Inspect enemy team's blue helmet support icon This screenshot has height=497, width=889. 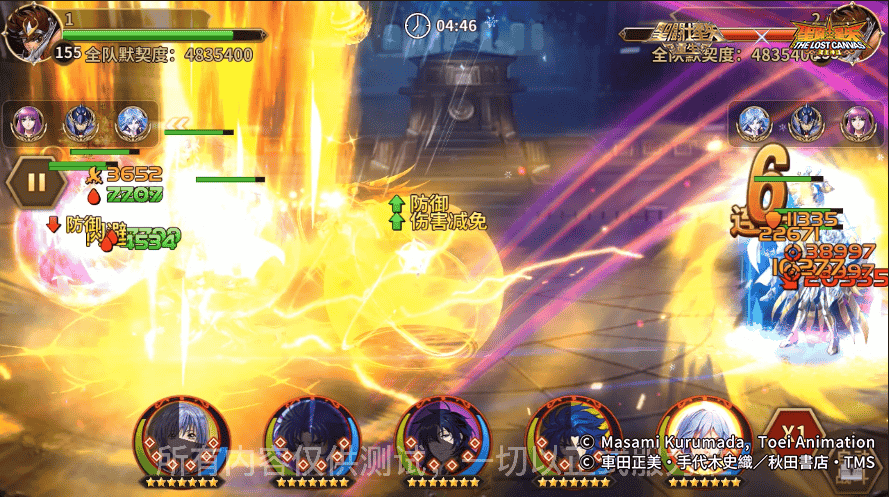click(806, 122)
